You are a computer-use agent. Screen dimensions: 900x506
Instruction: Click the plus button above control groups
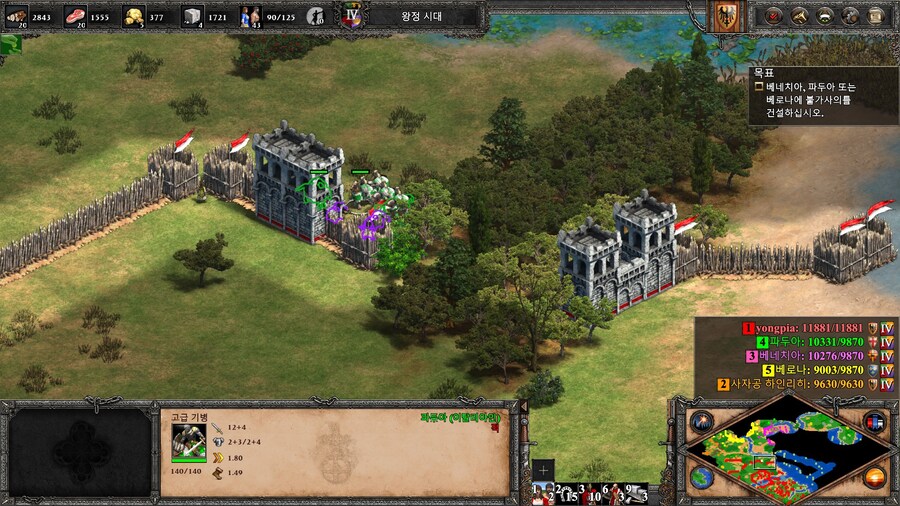[x=543, y=470]
